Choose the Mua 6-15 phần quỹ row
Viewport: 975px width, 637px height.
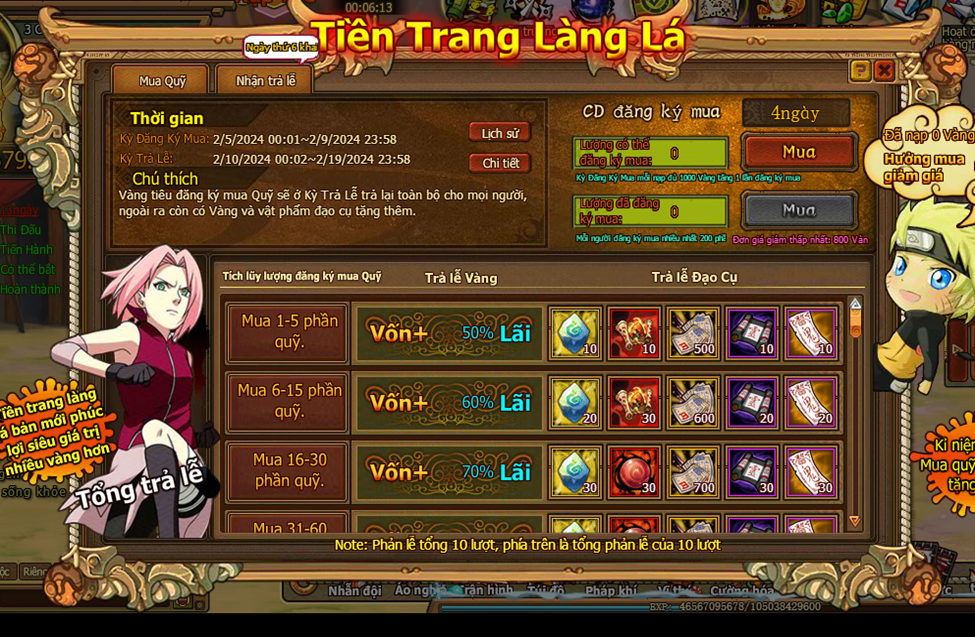click(x=288, y=402)
